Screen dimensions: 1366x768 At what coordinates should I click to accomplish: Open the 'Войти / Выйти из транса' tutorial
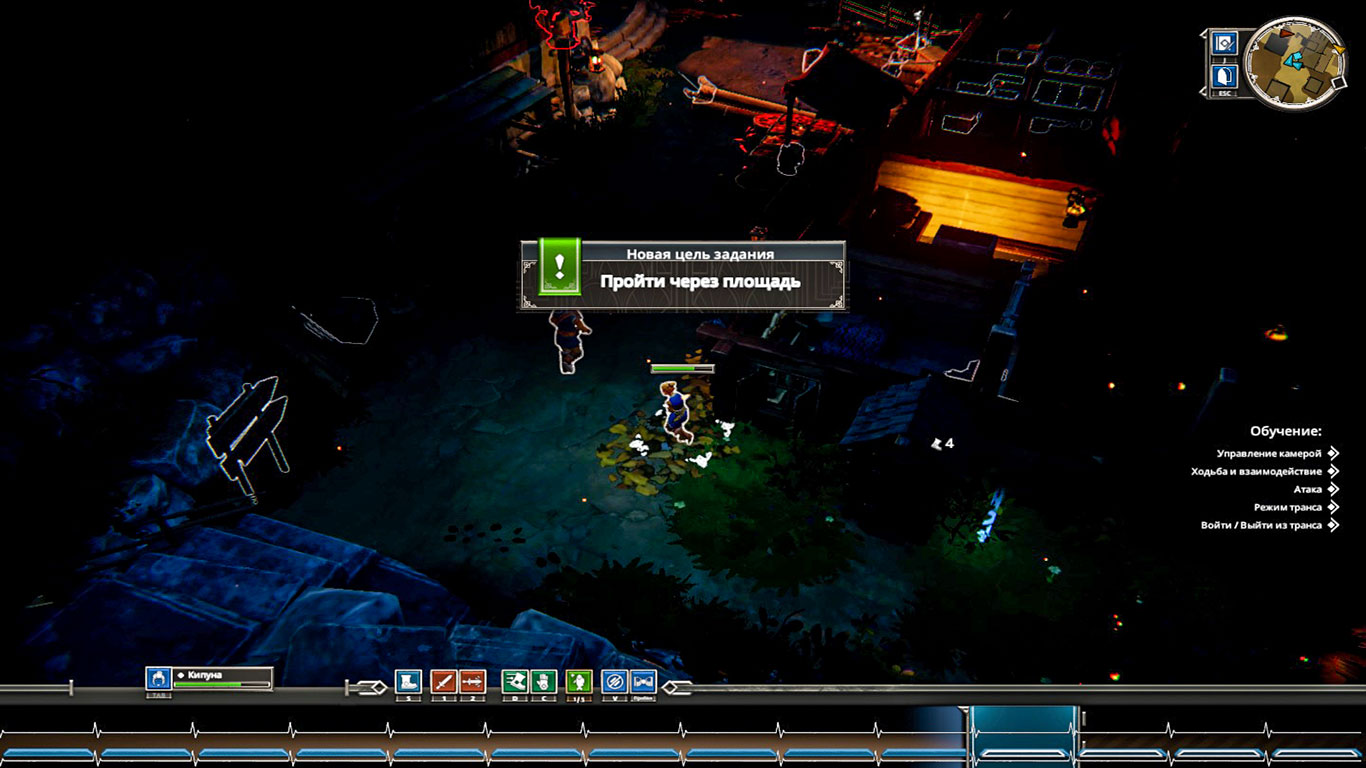1261,526
